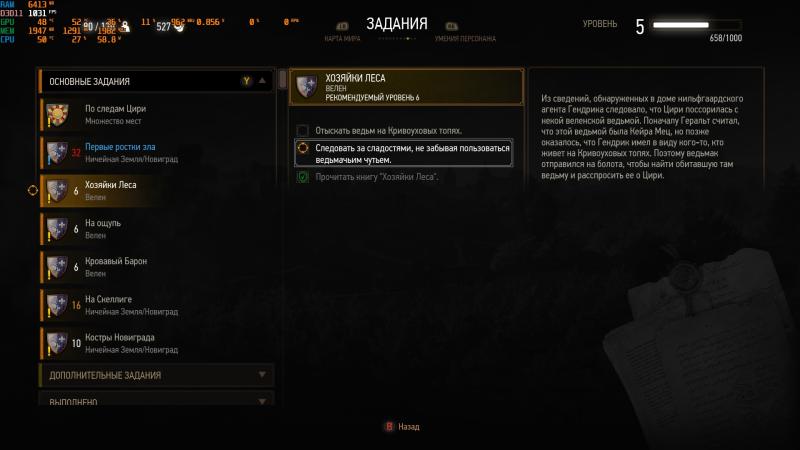Open quest "На Скеллиге"
The height and width of the screenshot is (450, 800).
tap(155, 304)
